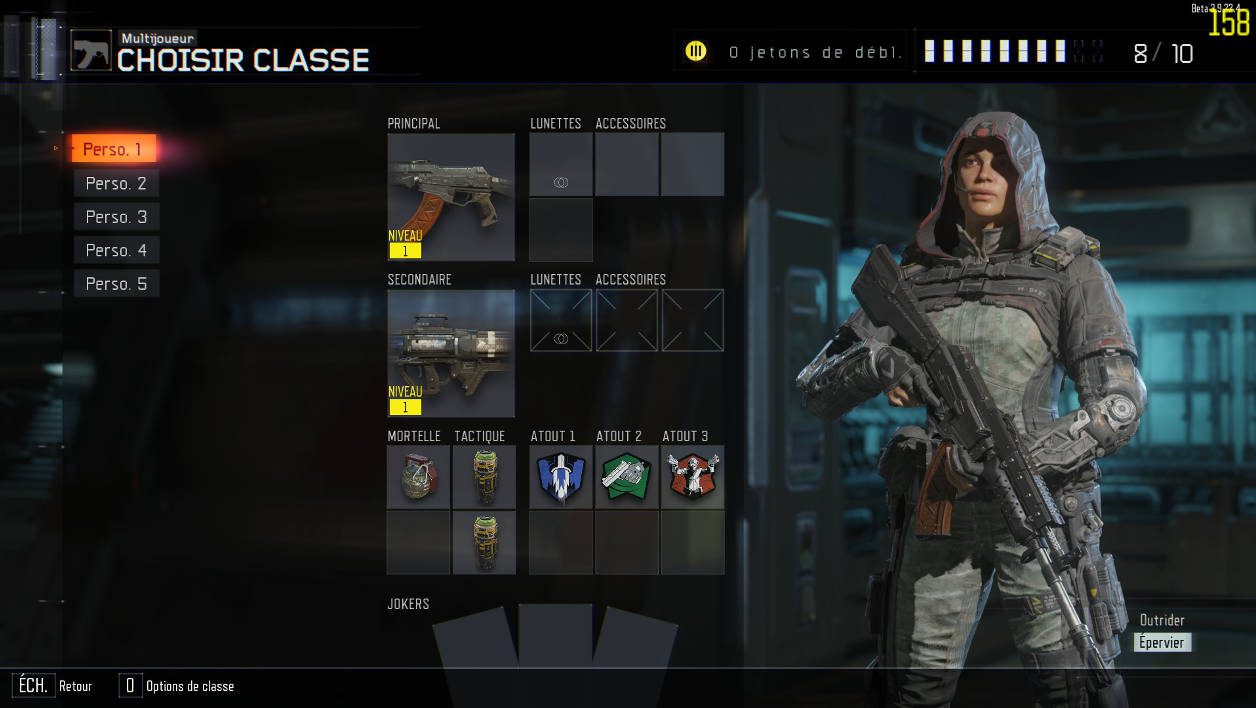
Task: Open the Atout 3 red perk icon
Action: [x=692, y=477]
